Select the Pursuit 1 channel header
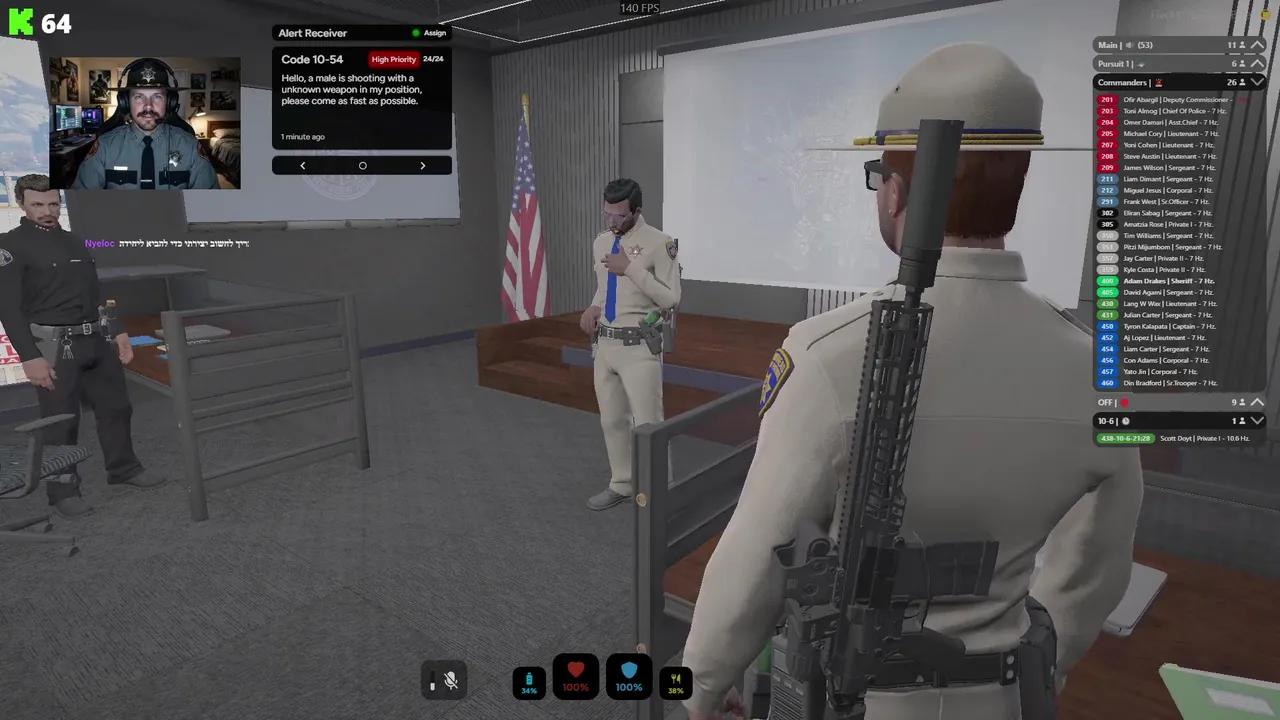Image resolution: width=1280 pixels, height=720 pixels. [1114, 63]
